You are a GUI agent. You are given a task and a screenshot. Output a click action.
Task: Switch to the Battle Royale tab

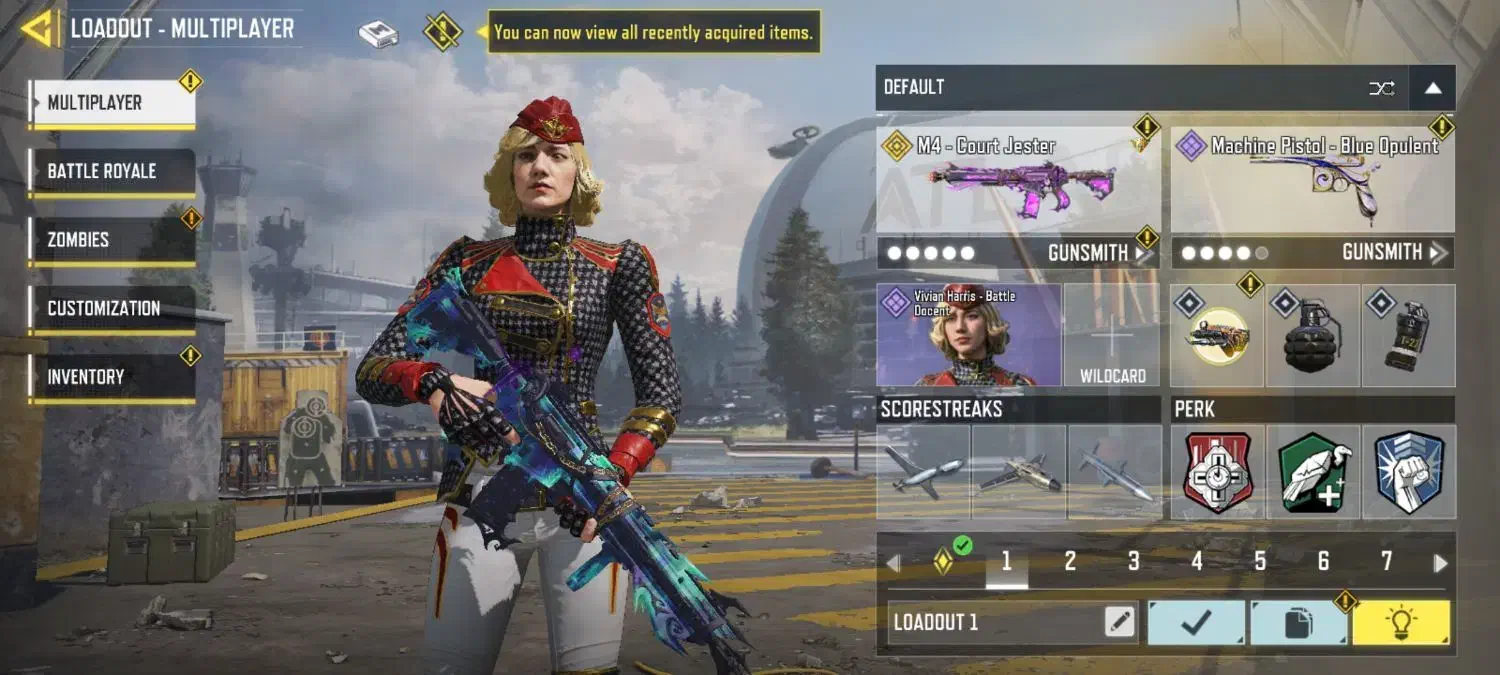coord(112,171)
